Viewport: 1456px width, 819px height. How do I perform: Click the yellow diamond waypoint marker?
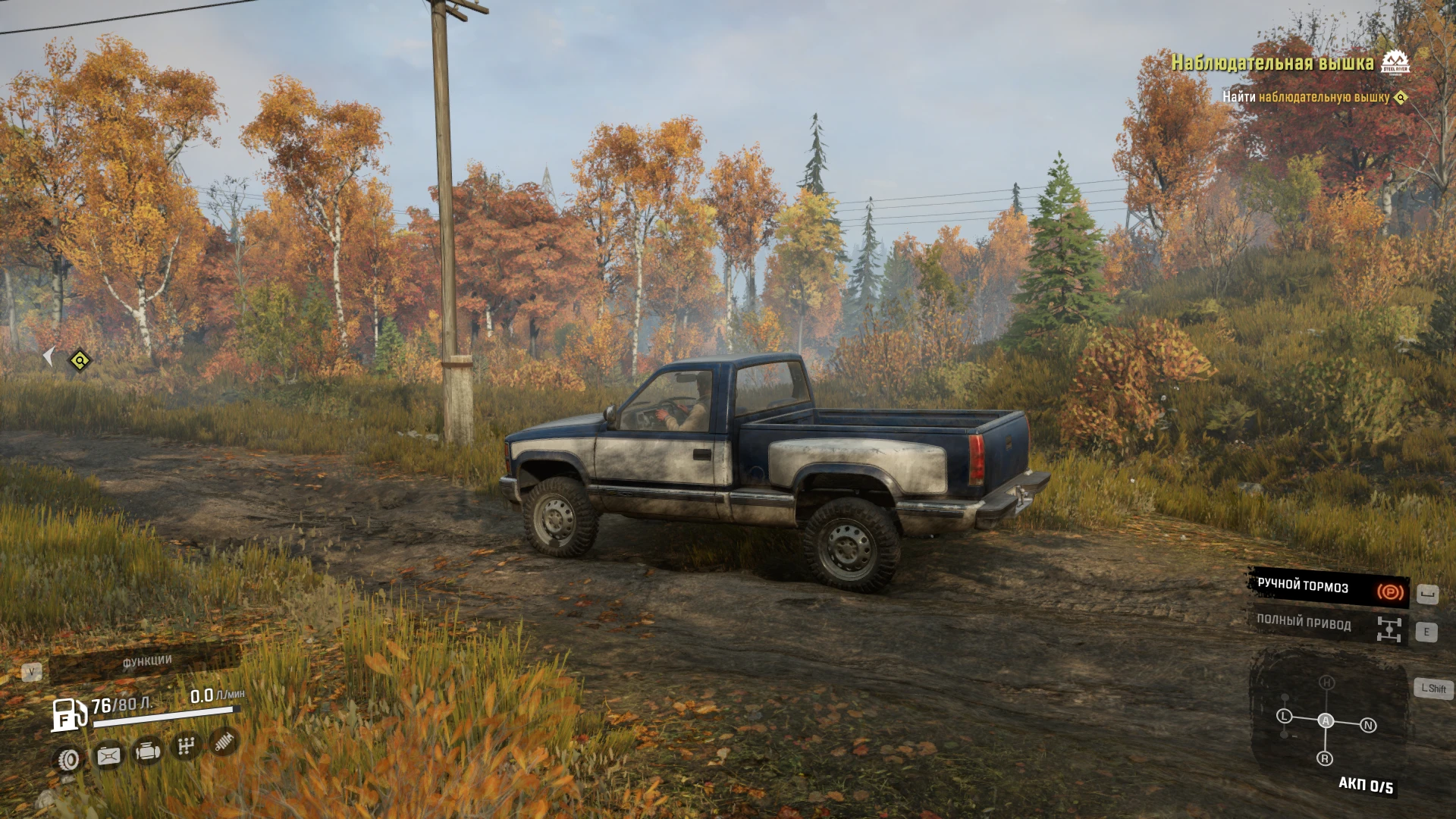80,360
